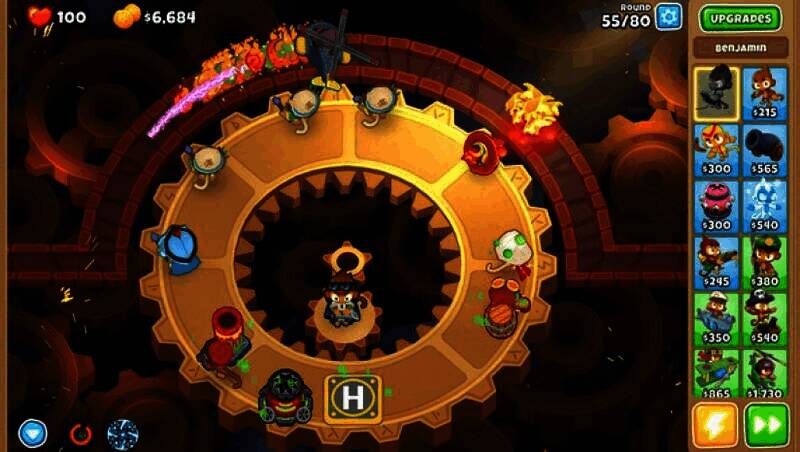Choose the Boomerang Monkey costing $300

coord(716,149)
